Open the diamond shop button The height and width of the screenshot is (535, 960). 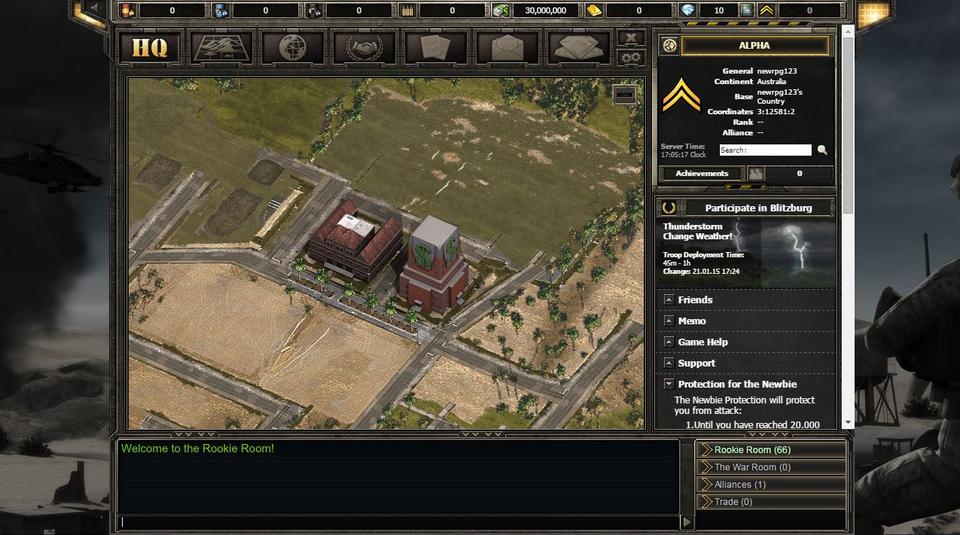pos(578,47)
